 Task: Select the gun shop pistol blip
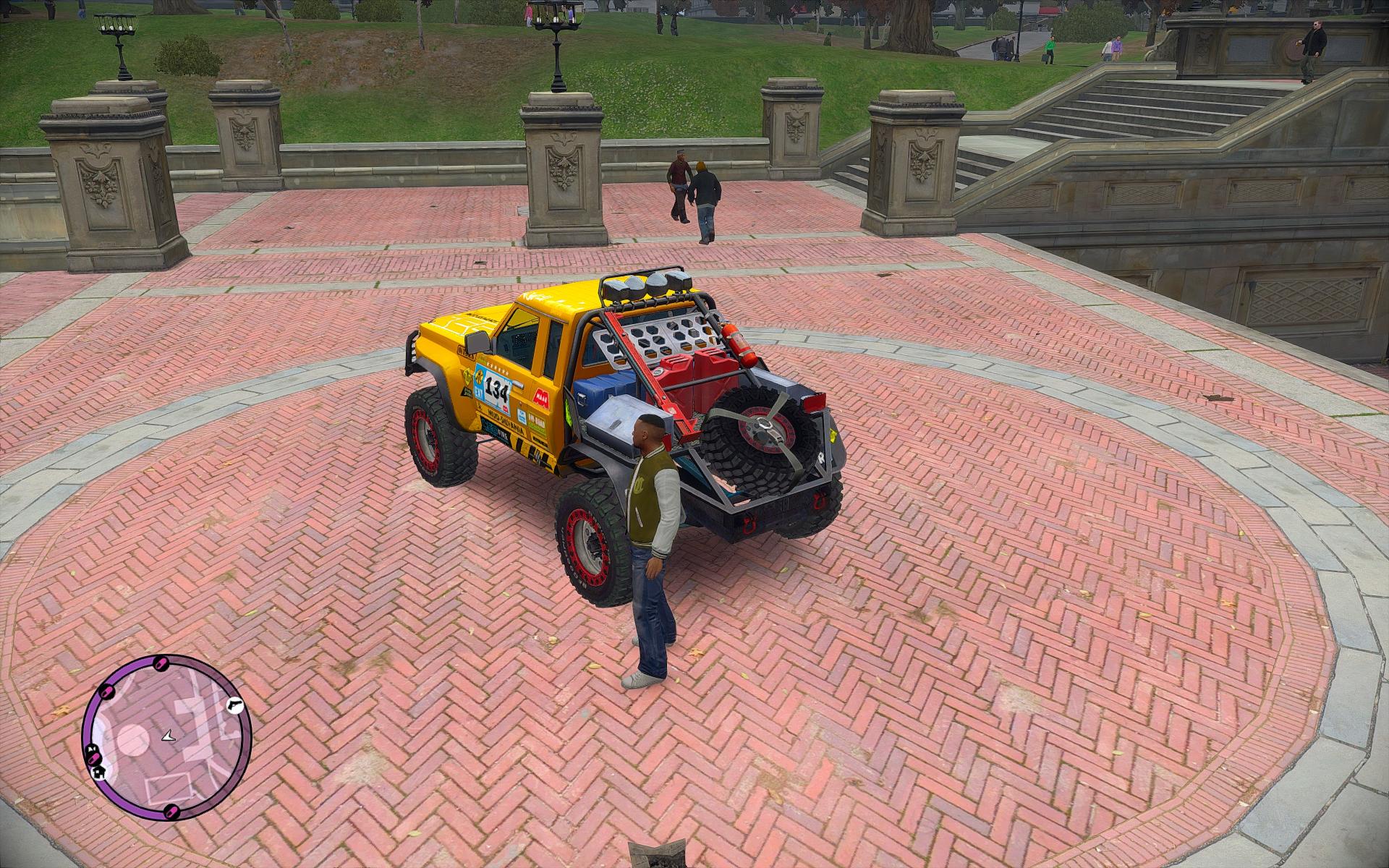[234, 705]
